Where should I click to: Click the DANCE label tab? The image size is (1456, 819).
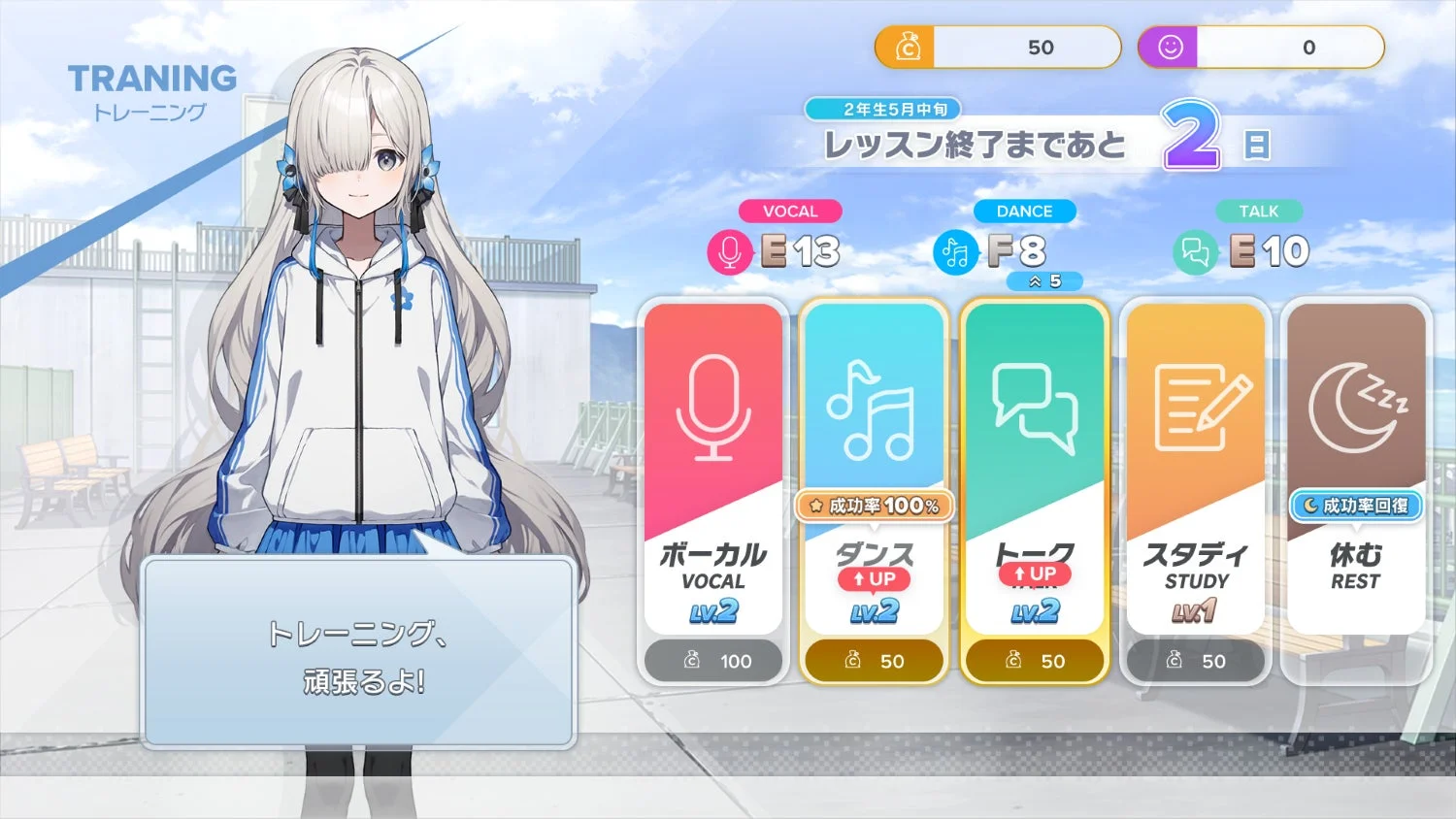point(1025,212)
